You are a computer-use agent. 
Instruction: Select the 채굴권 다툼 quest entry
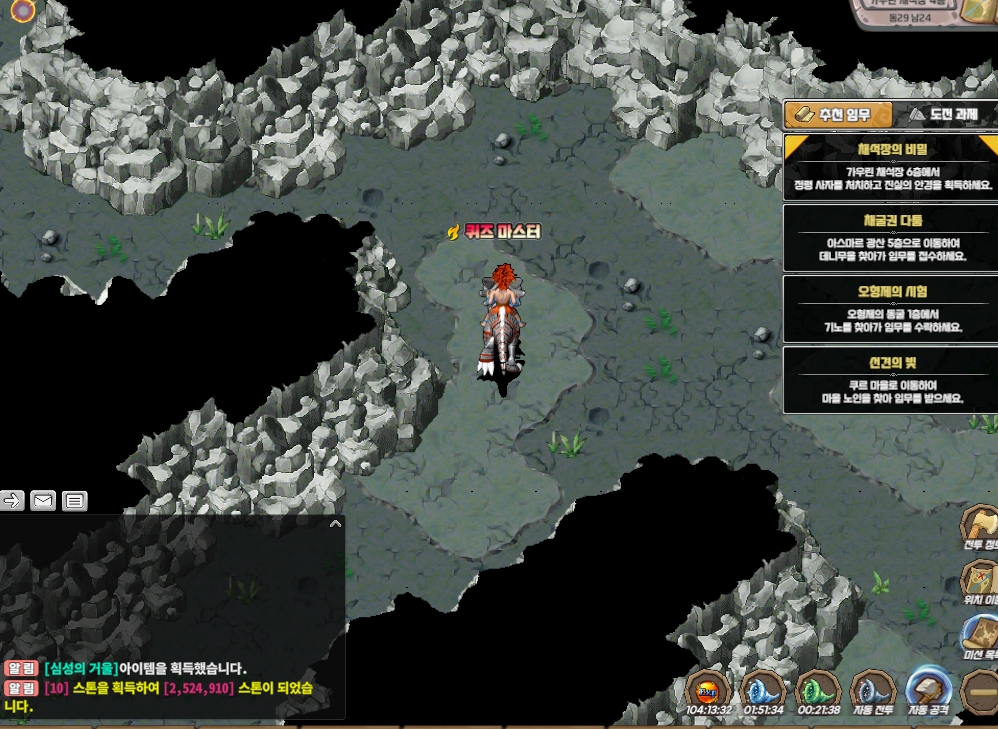coord(890,237)
